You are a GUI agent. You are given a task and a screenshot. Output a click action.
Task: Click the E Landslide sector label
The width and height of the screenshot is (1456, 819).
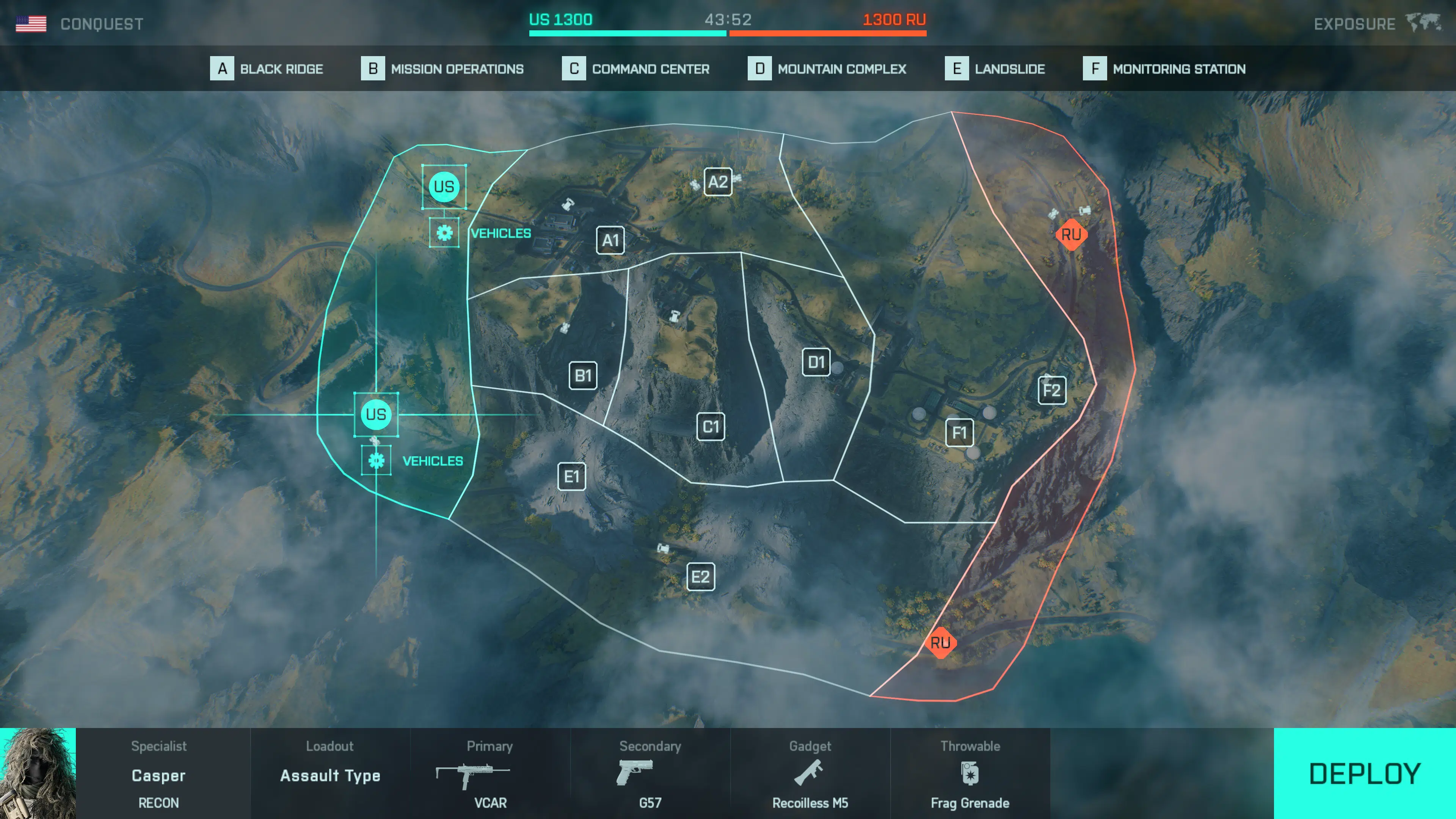[x=995, y=69]
